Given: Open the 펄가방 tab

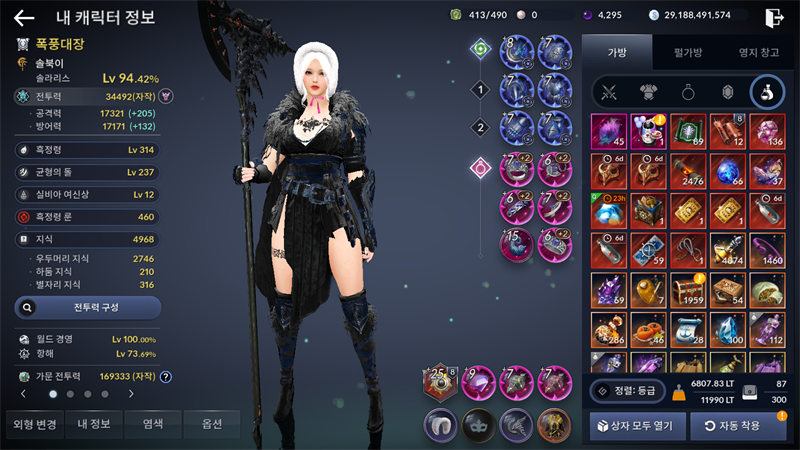Looking at the screenshot, I should (685, 50).
